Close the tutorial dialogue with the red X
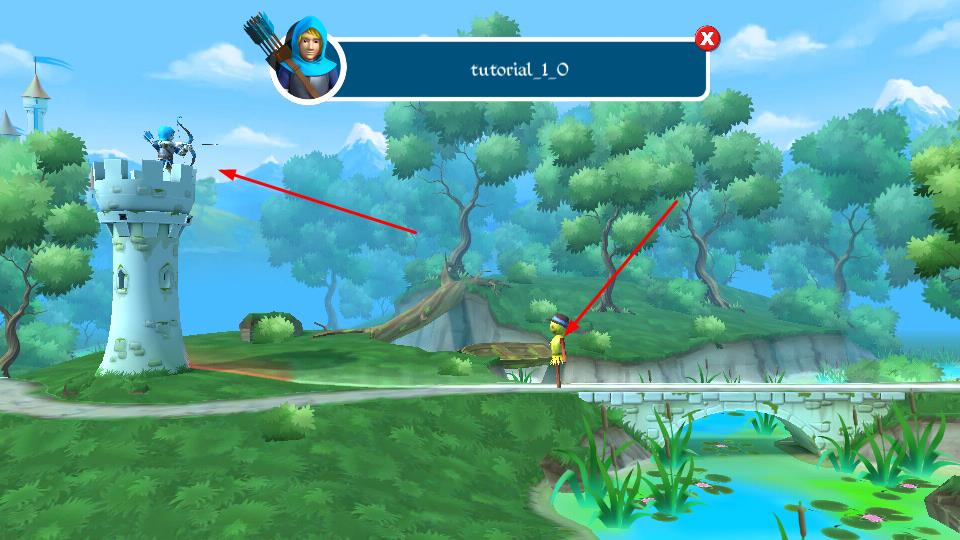Screen dimensions: 960x540 point(707,39)
